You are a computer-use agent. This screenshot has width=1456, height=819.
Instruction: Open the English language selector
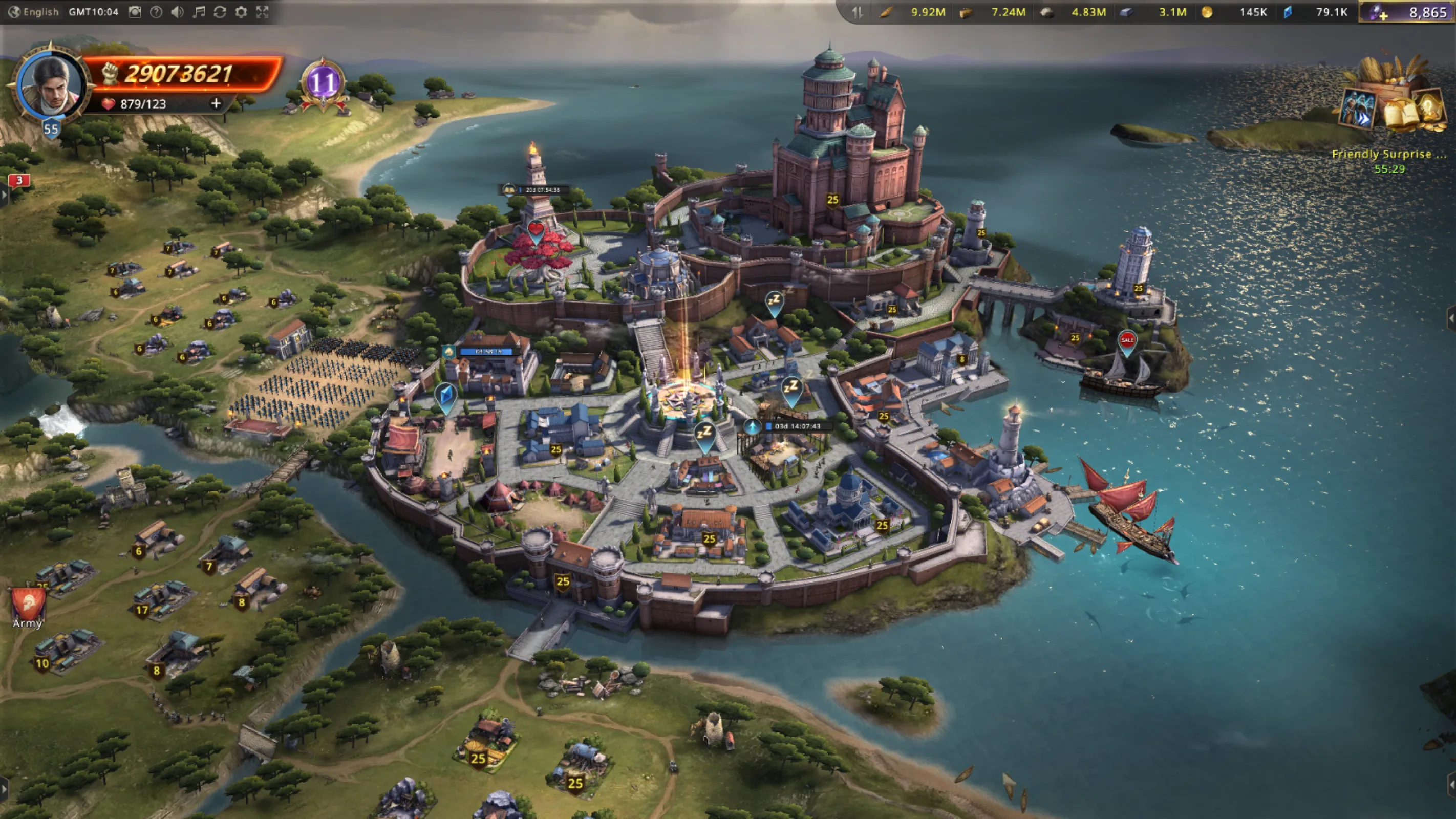[x=35, y=12]
